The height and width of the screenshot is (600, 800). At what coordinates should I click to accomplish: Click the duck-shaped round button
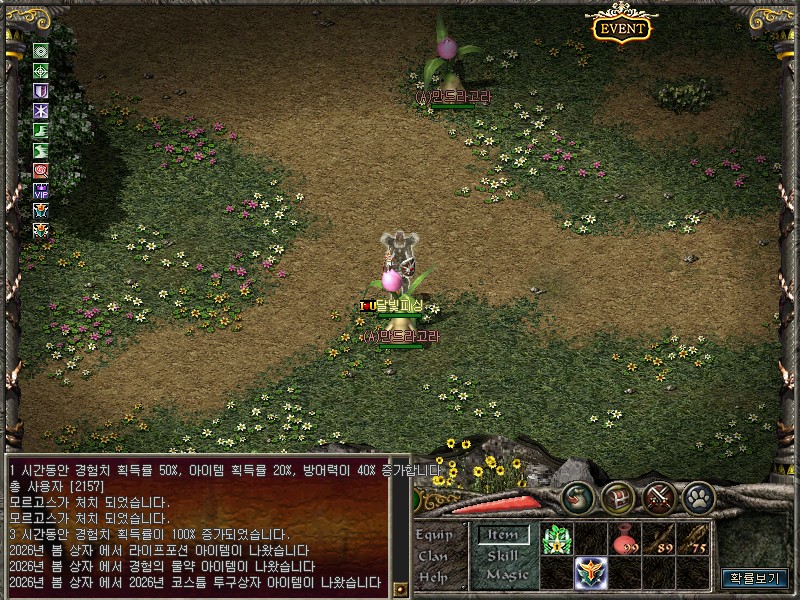click(576, 497)
